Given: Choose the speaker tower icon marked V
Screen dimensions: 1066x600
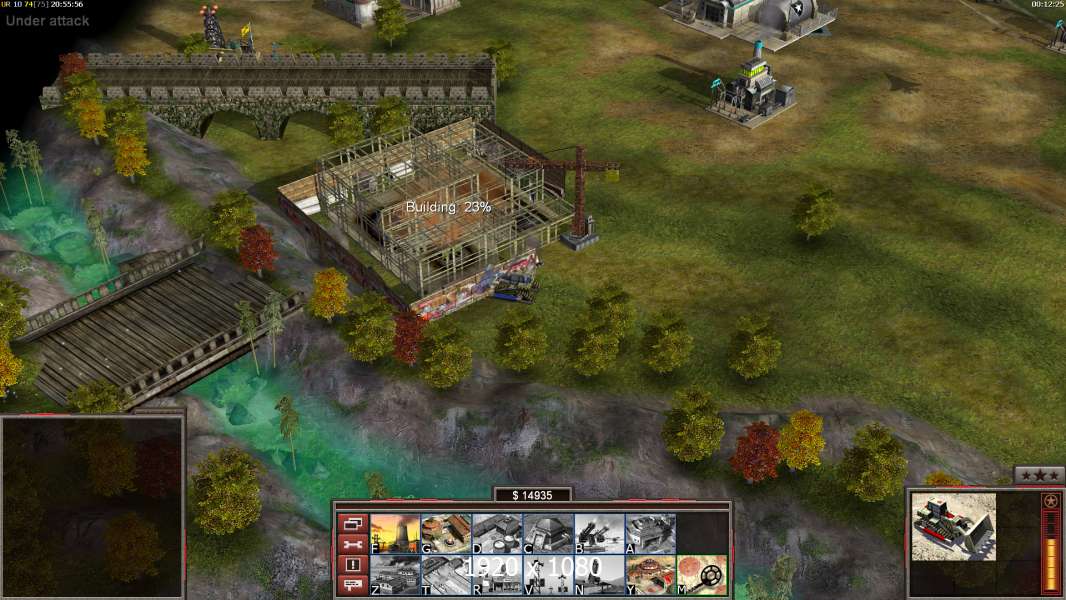Looking at the screenshot, I should point(548,575).
